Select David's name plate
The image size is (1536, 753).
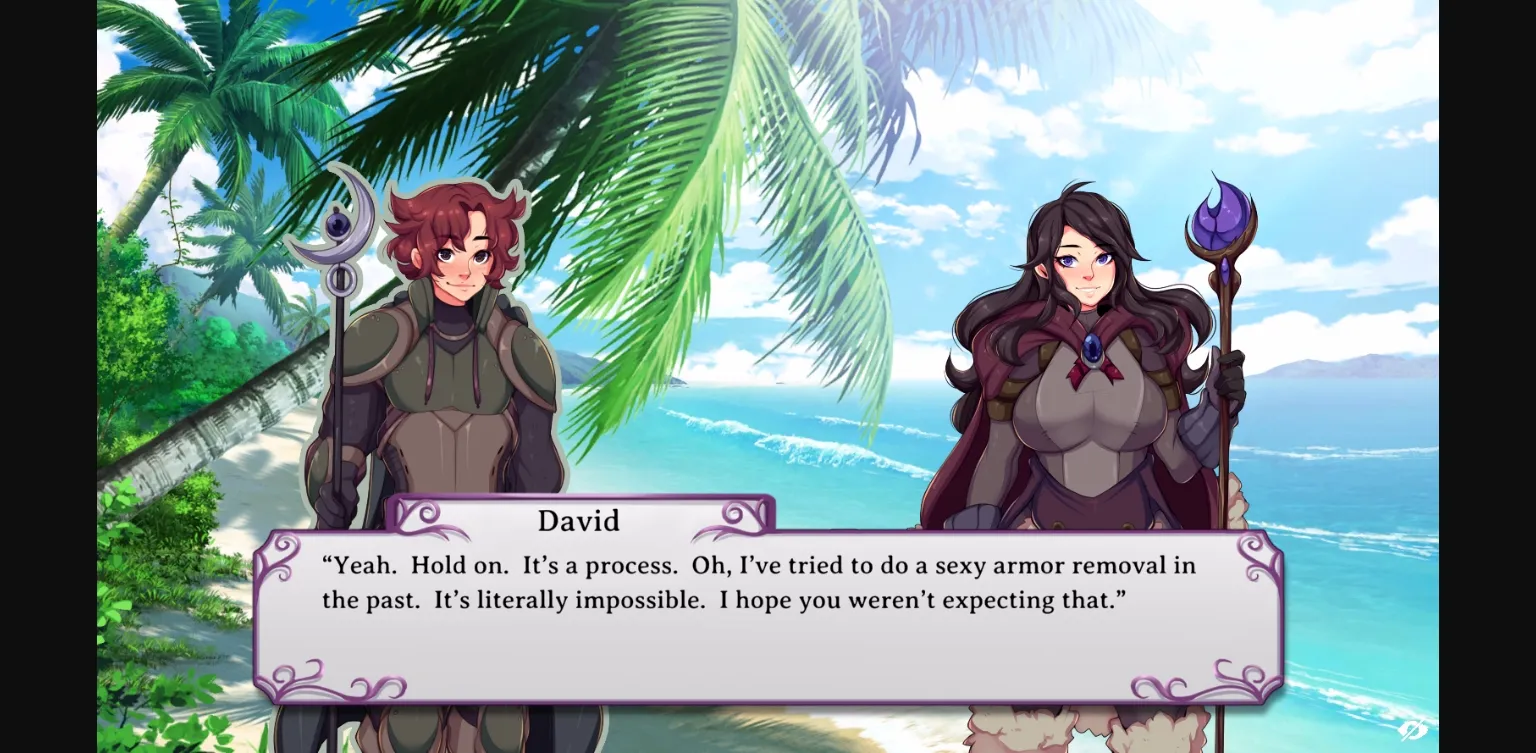point(578,520)
